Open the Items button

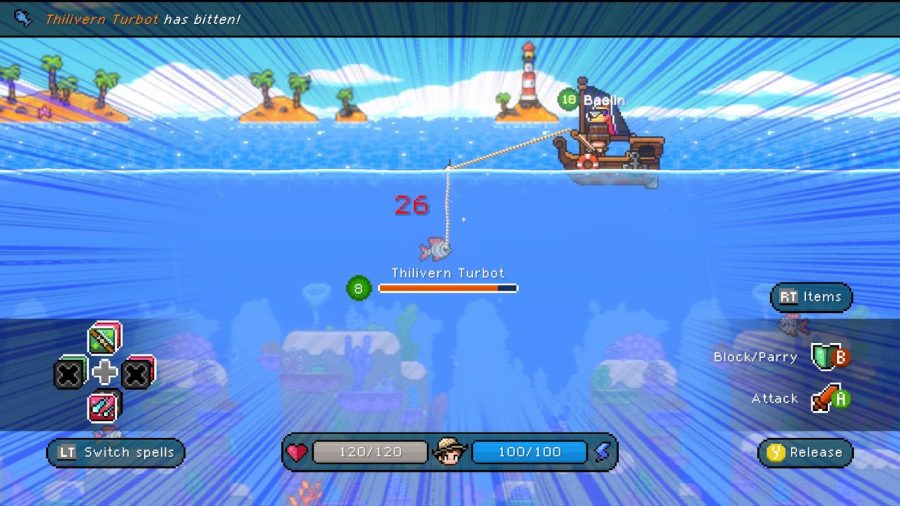click(811, 297)
